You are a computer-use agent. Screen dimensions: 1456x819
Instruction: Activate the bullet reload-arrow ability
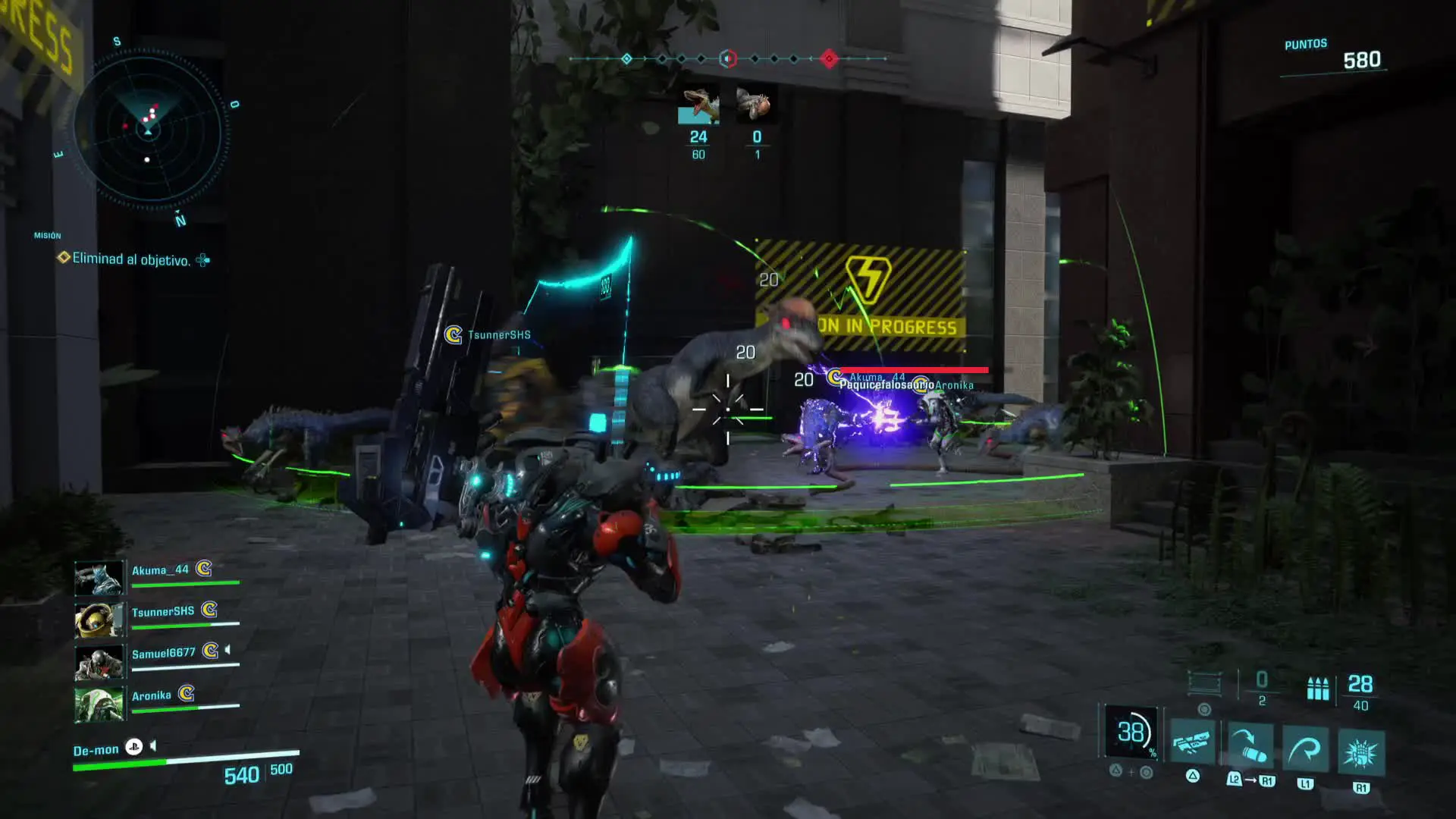pyautogui.click(x=1250, y=747)
